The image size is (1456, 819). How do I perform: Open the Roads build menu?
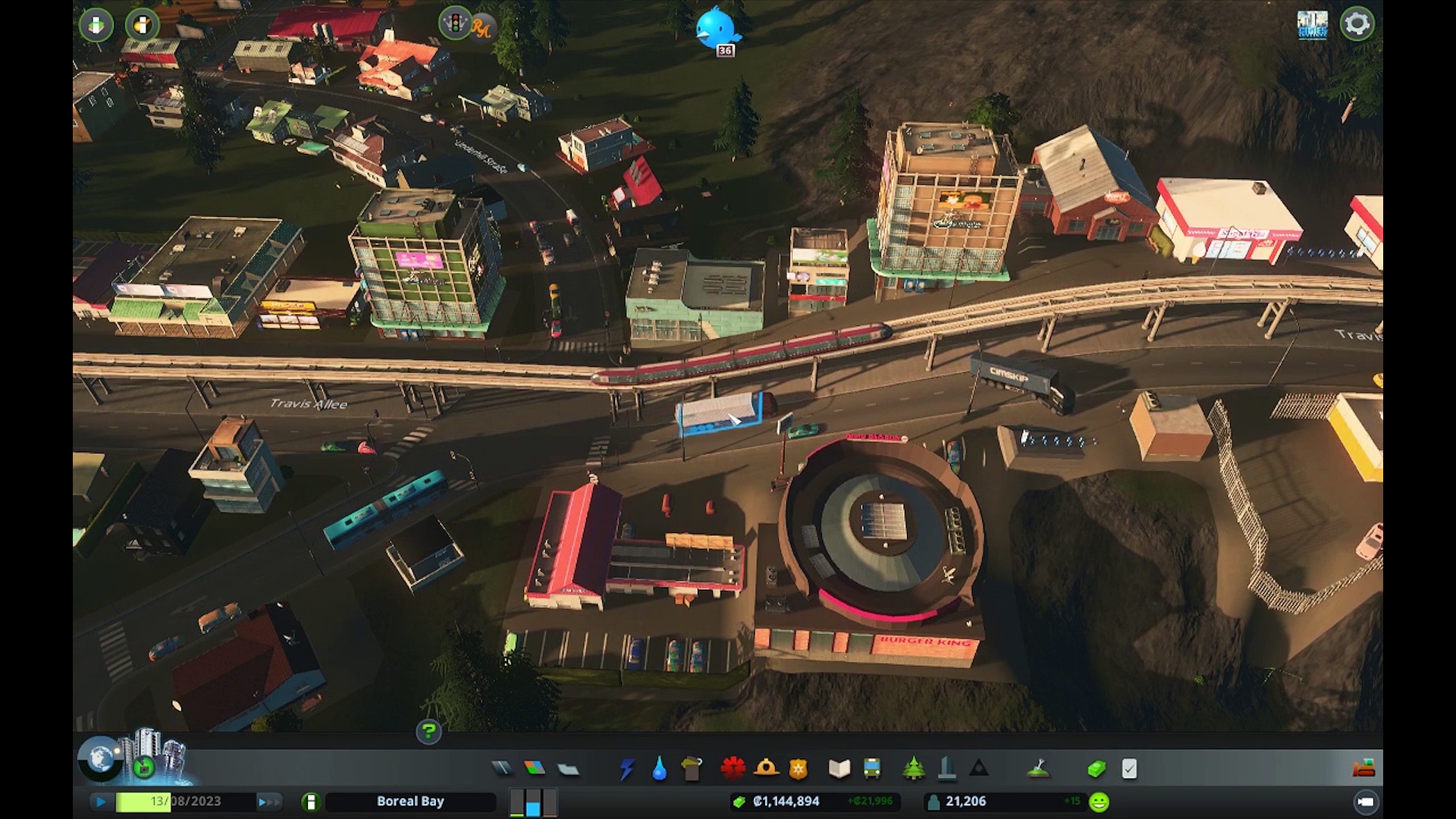[x=502, y=769]
